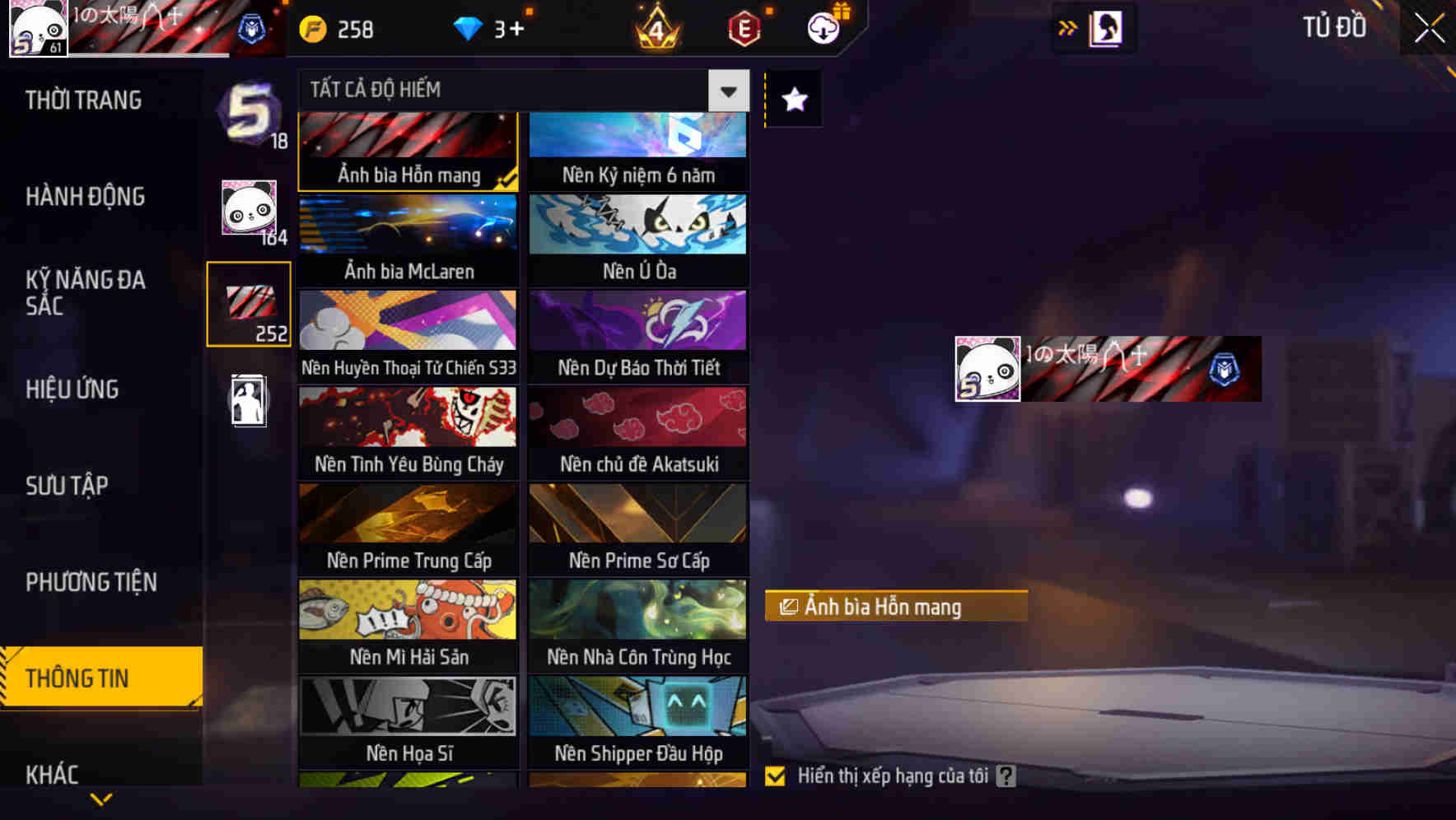Viewport: 1456px width, 820px height.
Task: Switch to the THỜI TRANG tab
Action: (x=82, y=100)
